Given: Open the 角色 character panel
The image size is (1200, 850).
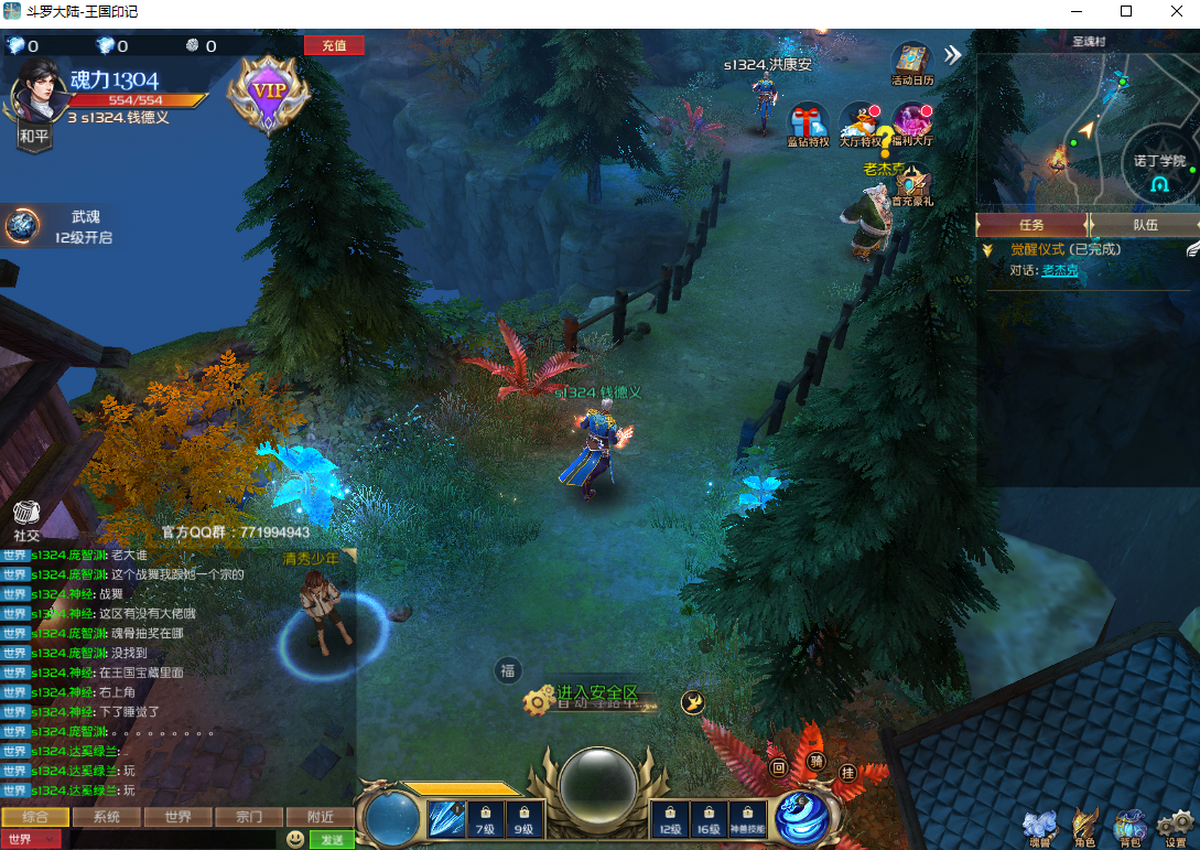Looking at the screenshot, I should [x=1085, y=826].
